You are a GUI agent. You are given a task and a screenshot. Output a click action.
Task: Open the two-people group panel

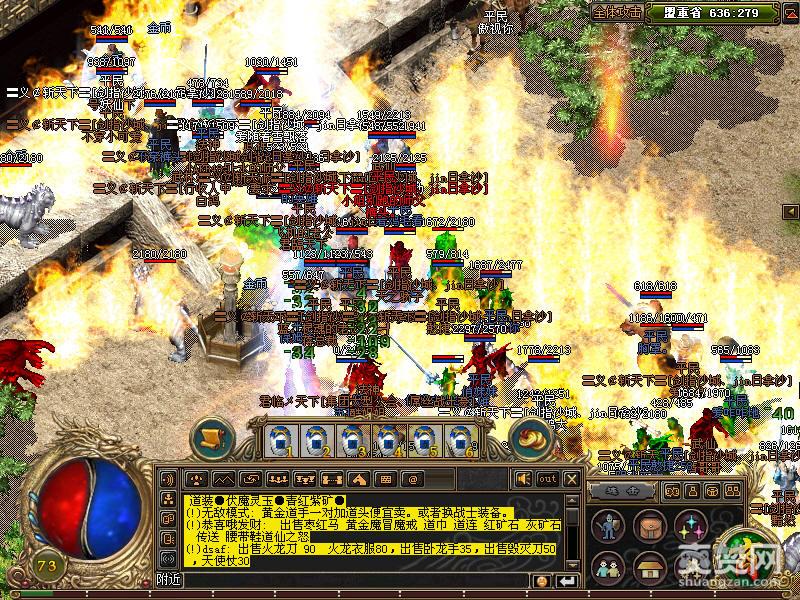pyautogui.click(x=609, y=566)
